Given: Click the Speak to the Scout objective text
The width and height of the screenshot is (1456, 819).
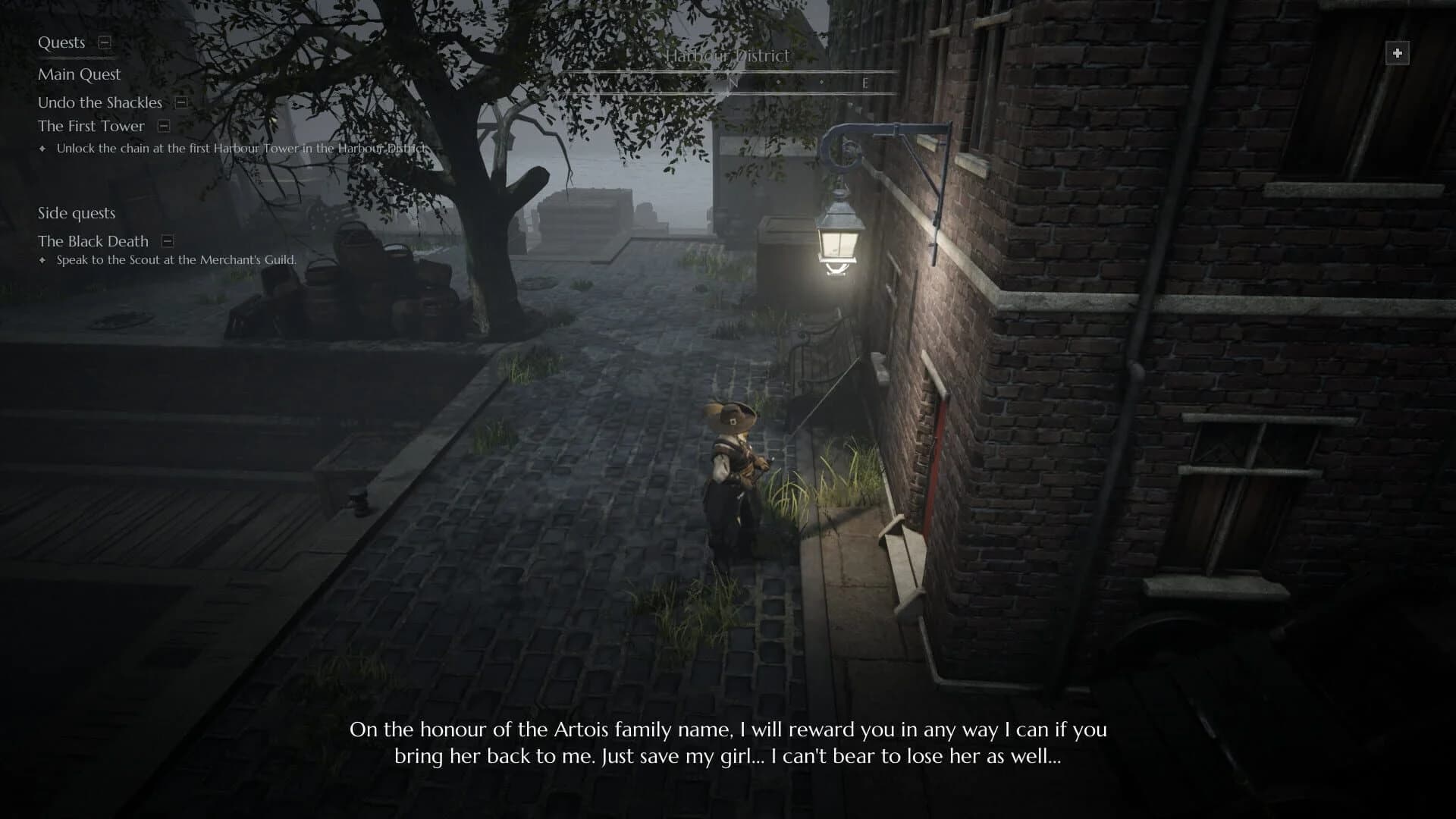Looking at the screenshot, I should pyautogui.click(x=174, y=260).
